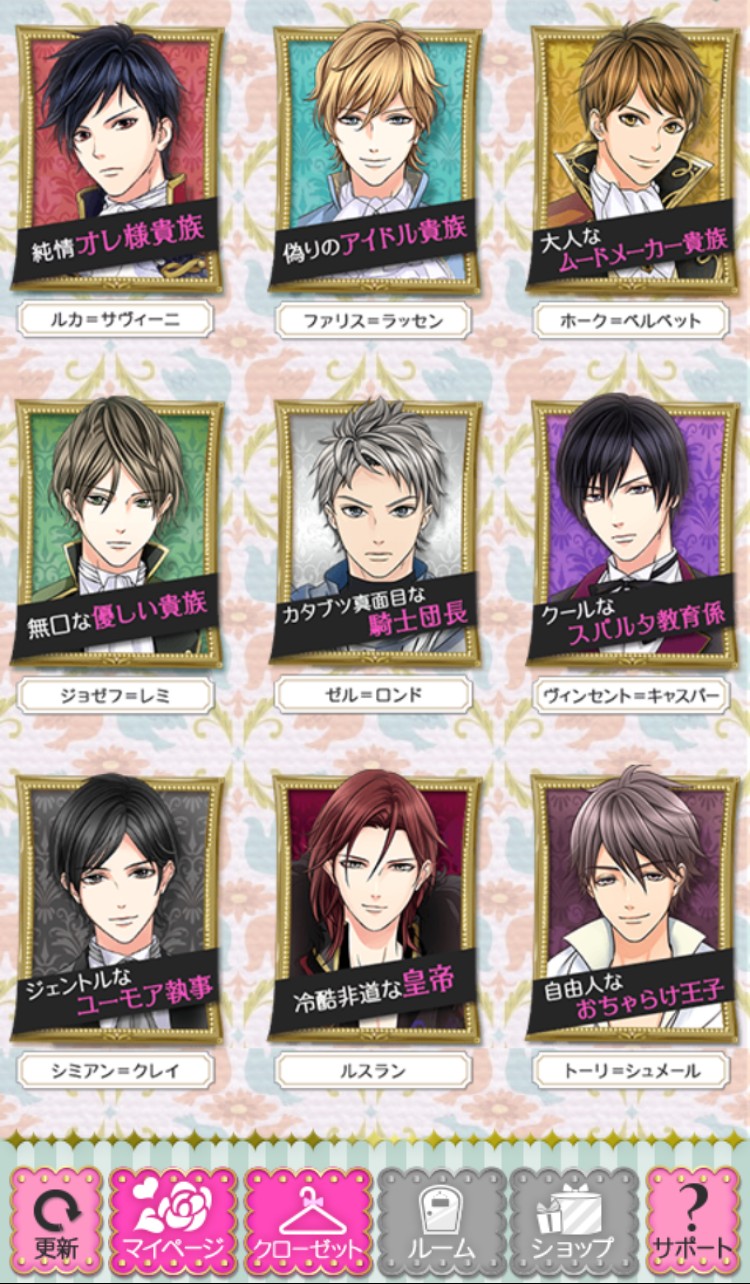Open the サポート support help button
Viewport: 750px width, 1284px height.
tap(692, 1216)
